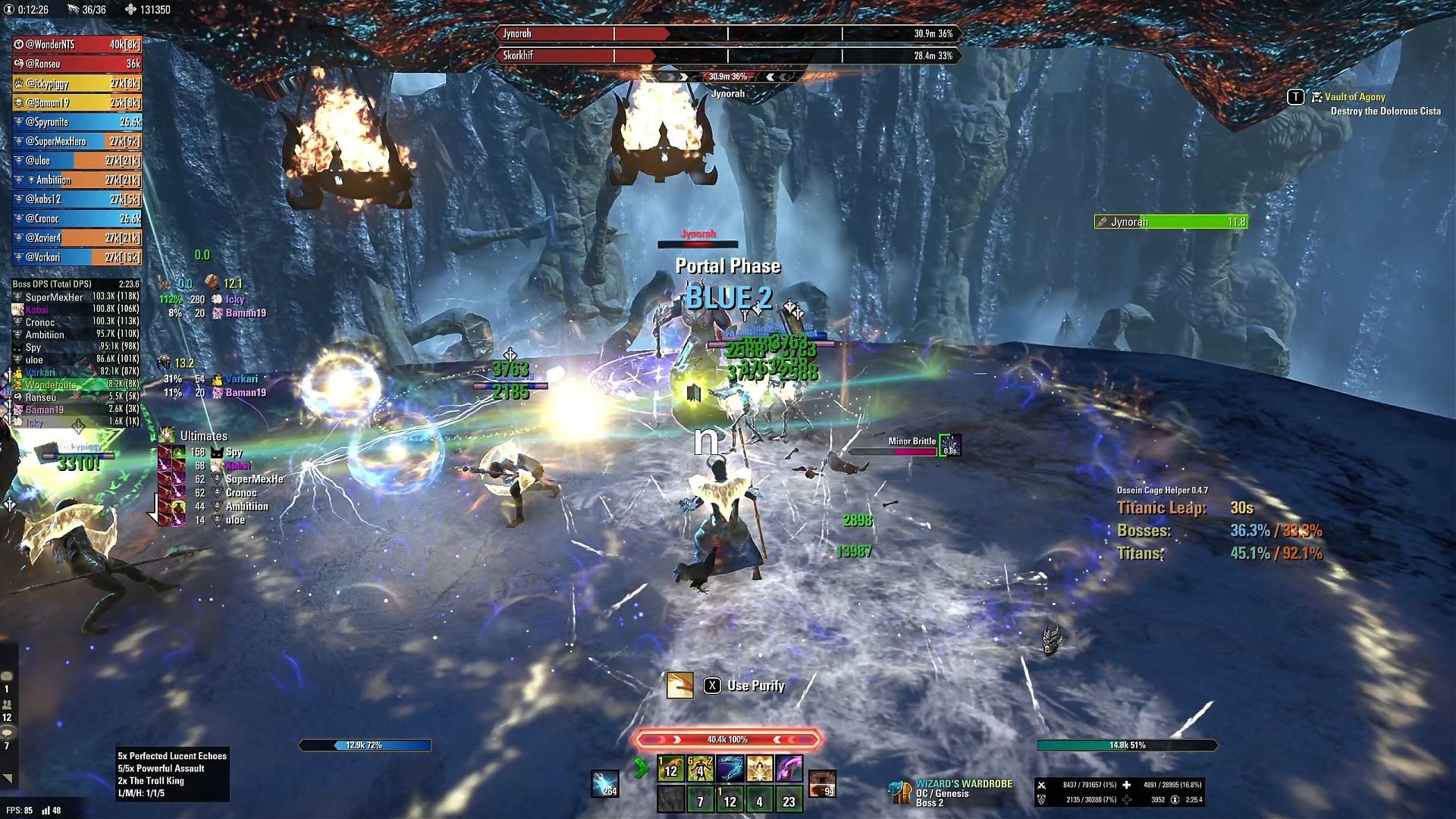Select the Jynorah boss bar at top
This screenshot has height=819, width=1456.
click(728, 33)
